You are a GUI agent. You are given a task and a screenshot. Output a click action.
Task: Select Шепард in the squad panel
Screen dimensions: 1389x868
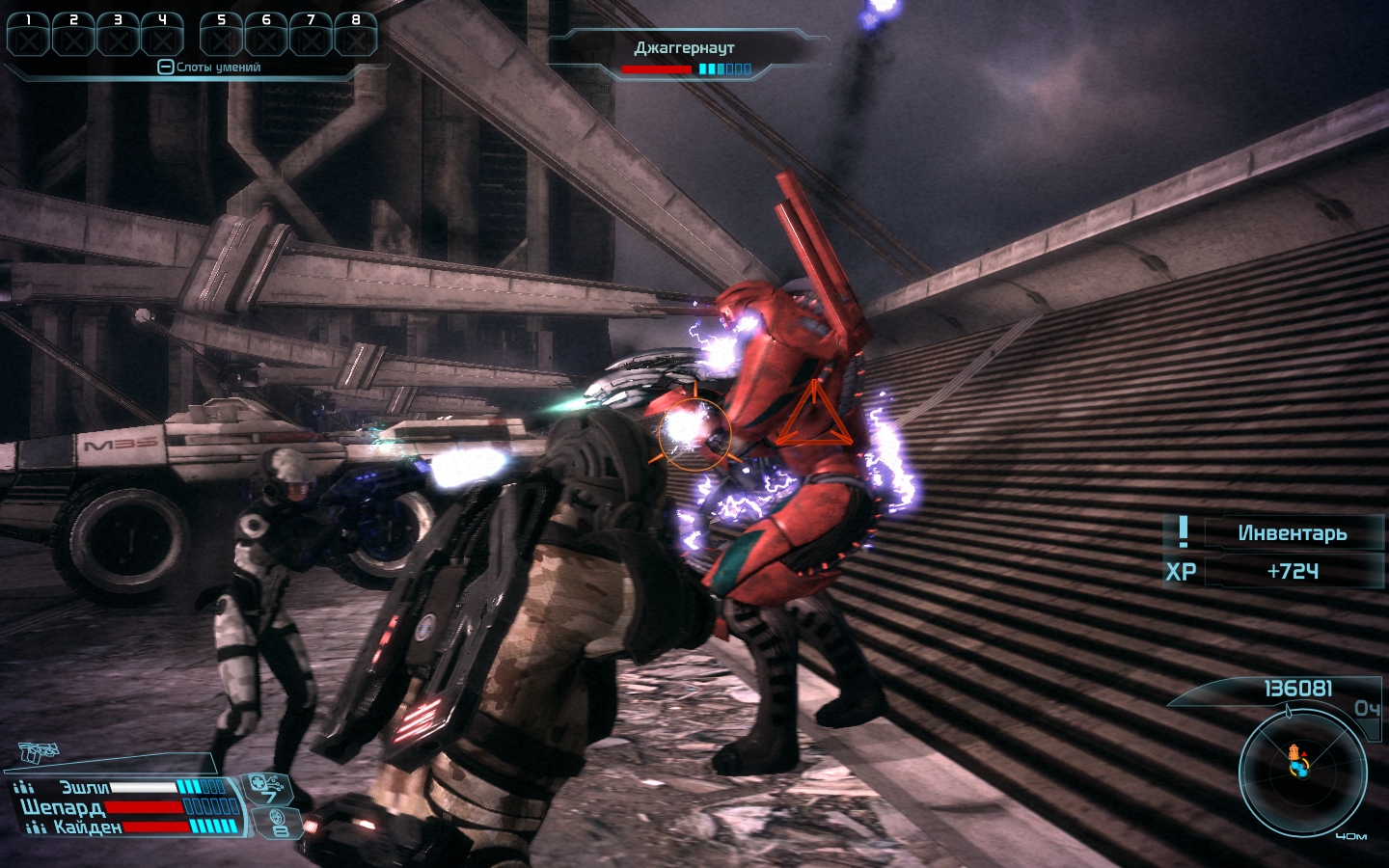pos(63,807)
